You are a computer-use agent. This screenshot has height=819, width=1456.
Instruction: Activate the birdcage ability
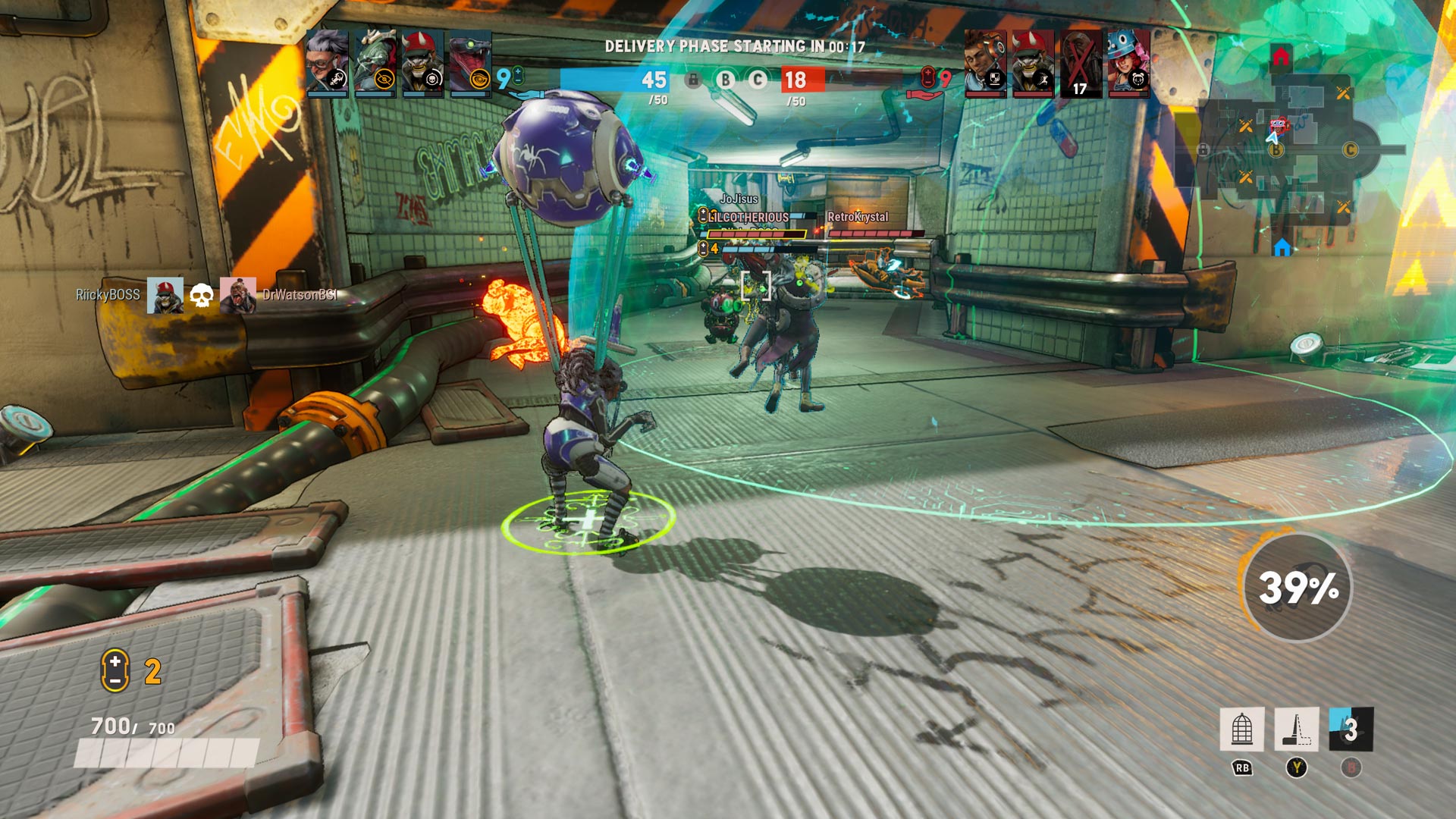coord(1241,730)
